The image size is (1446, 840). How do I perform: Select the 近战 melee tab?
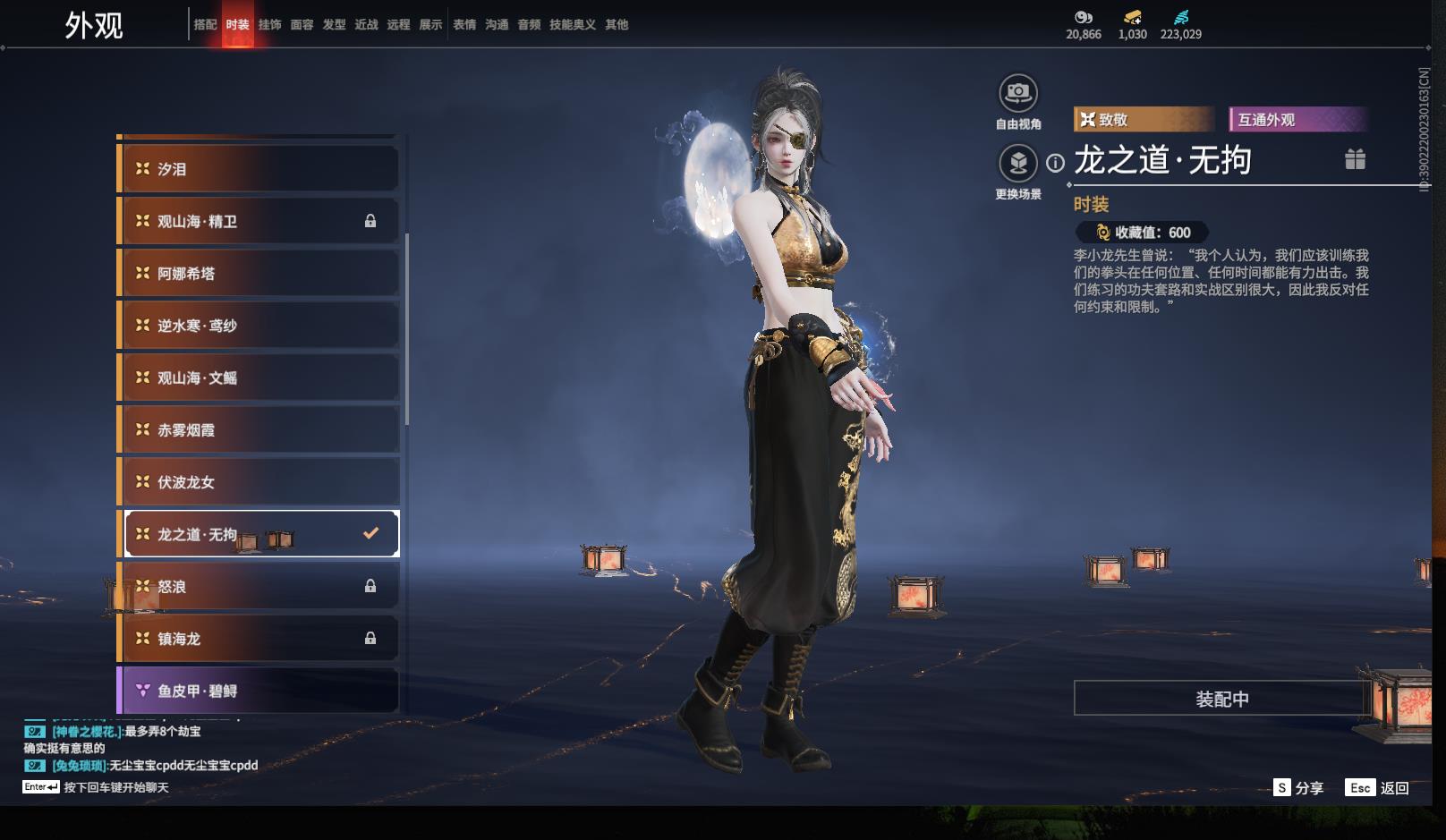[x=366, y=25]
